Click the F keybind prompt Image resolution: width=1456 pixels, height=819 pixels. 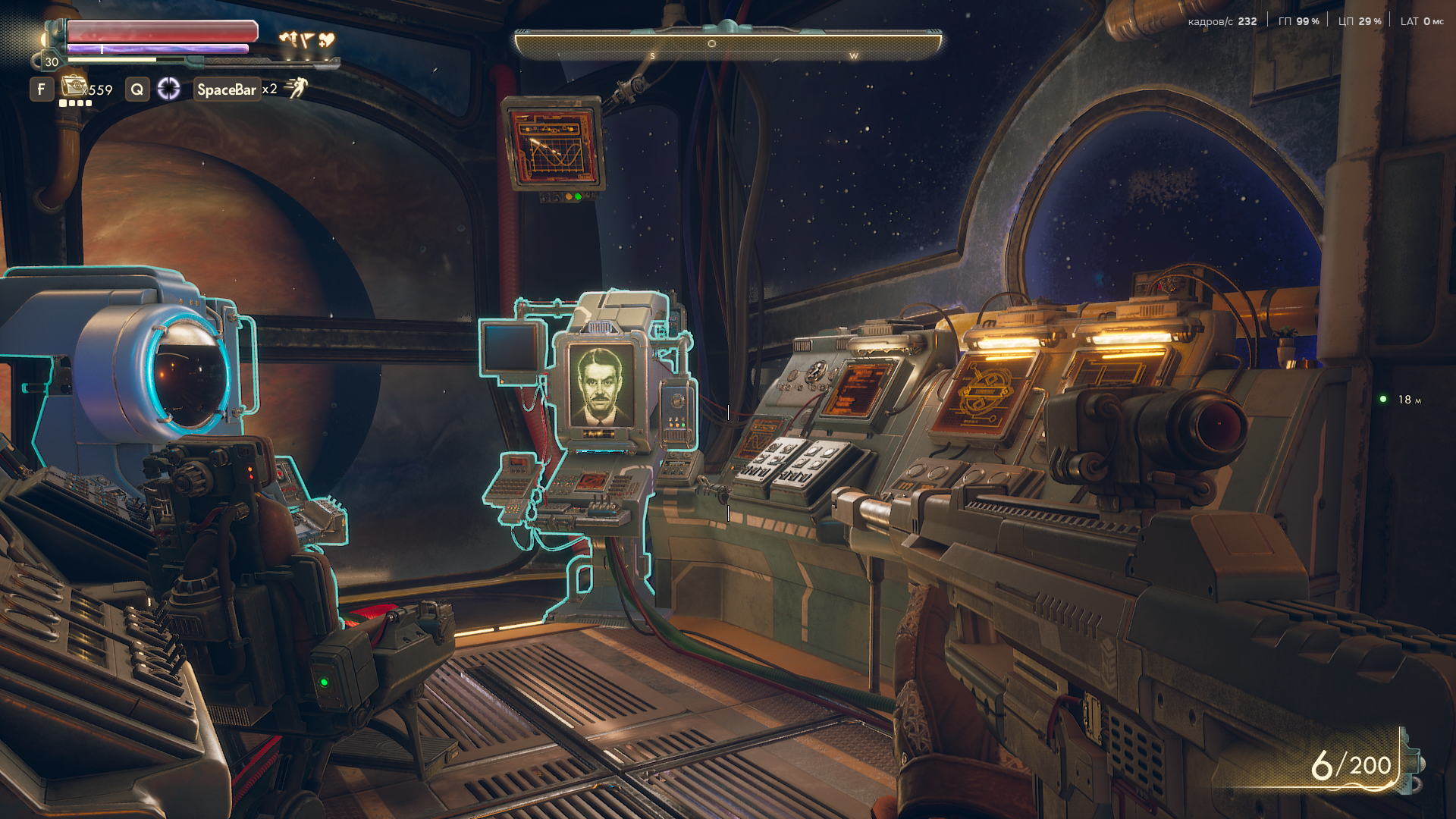click(41, 91)
